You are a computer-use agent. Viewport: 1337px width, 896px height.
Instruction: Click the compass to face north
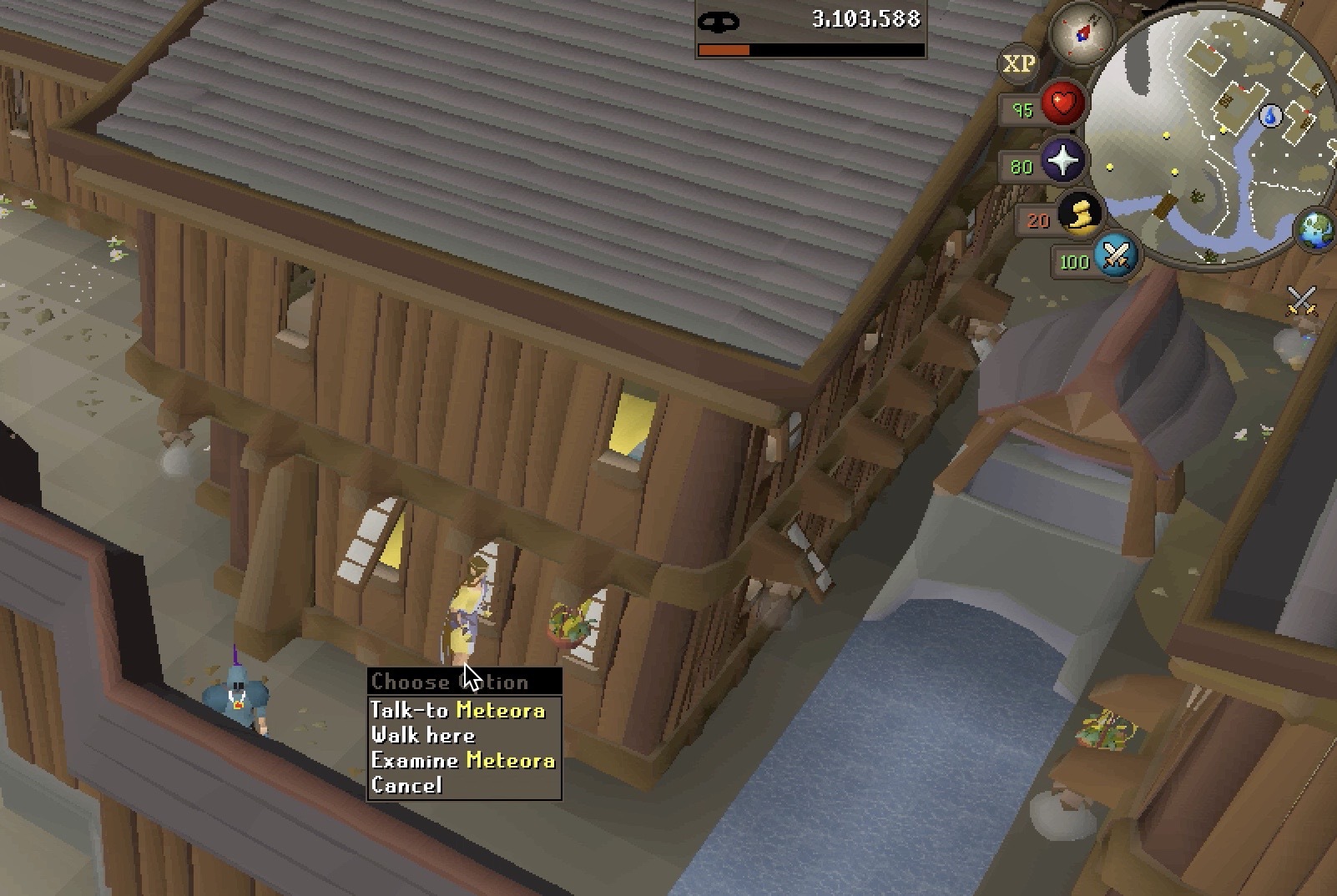point(1082,33)
